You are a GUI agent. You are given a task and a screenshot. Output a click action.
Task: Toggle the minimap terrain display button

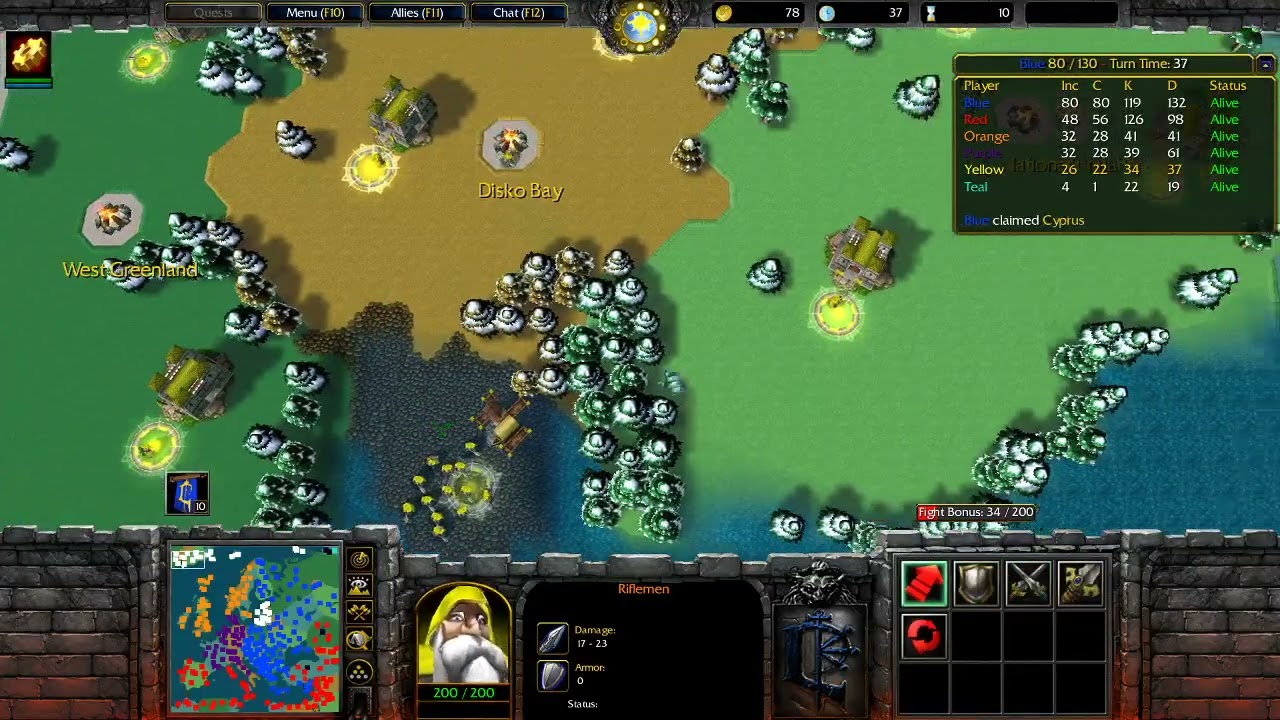pos(359,586)
